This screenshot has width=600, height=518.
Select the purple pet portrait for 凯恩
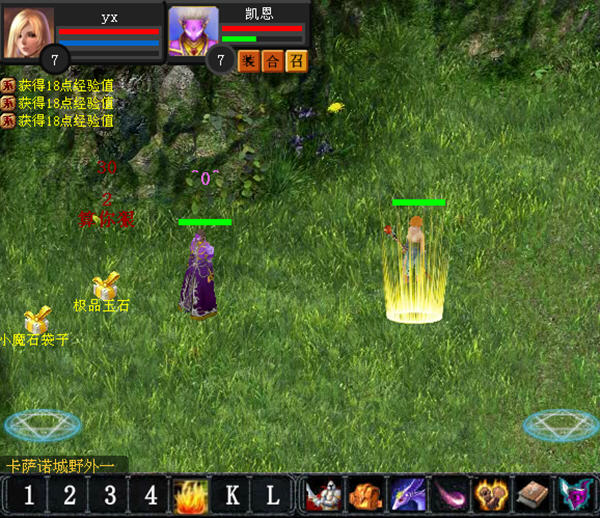point(193,30)
